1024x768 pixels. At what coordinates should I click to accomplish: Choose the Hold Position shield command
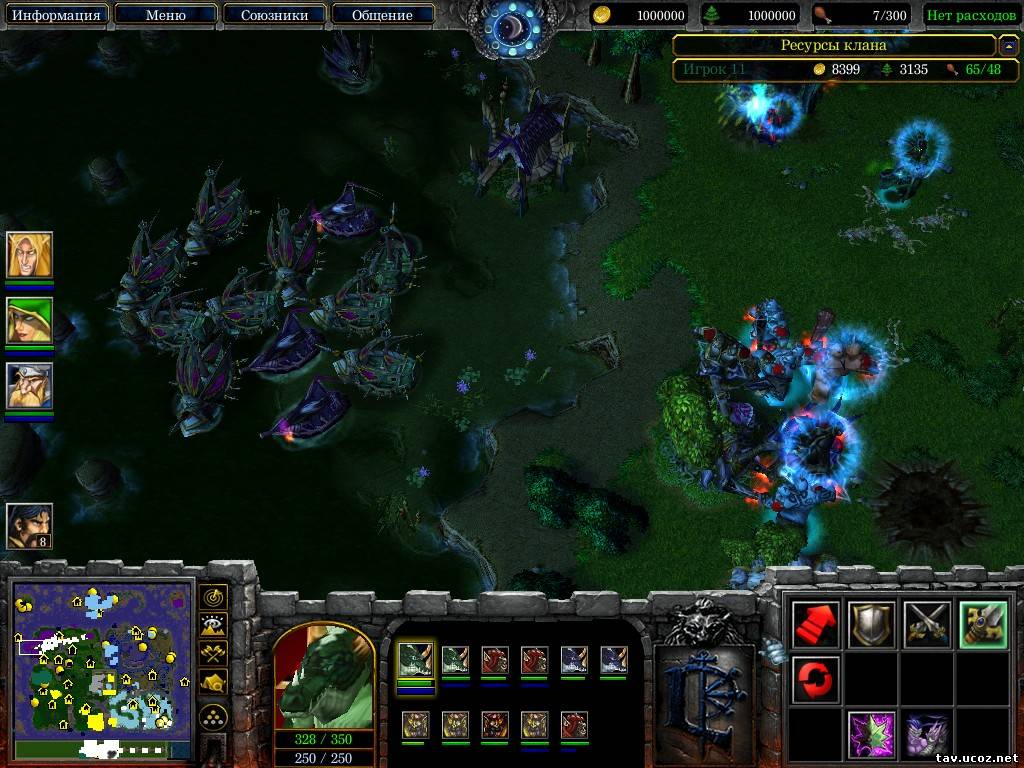(x=869, y=625)
